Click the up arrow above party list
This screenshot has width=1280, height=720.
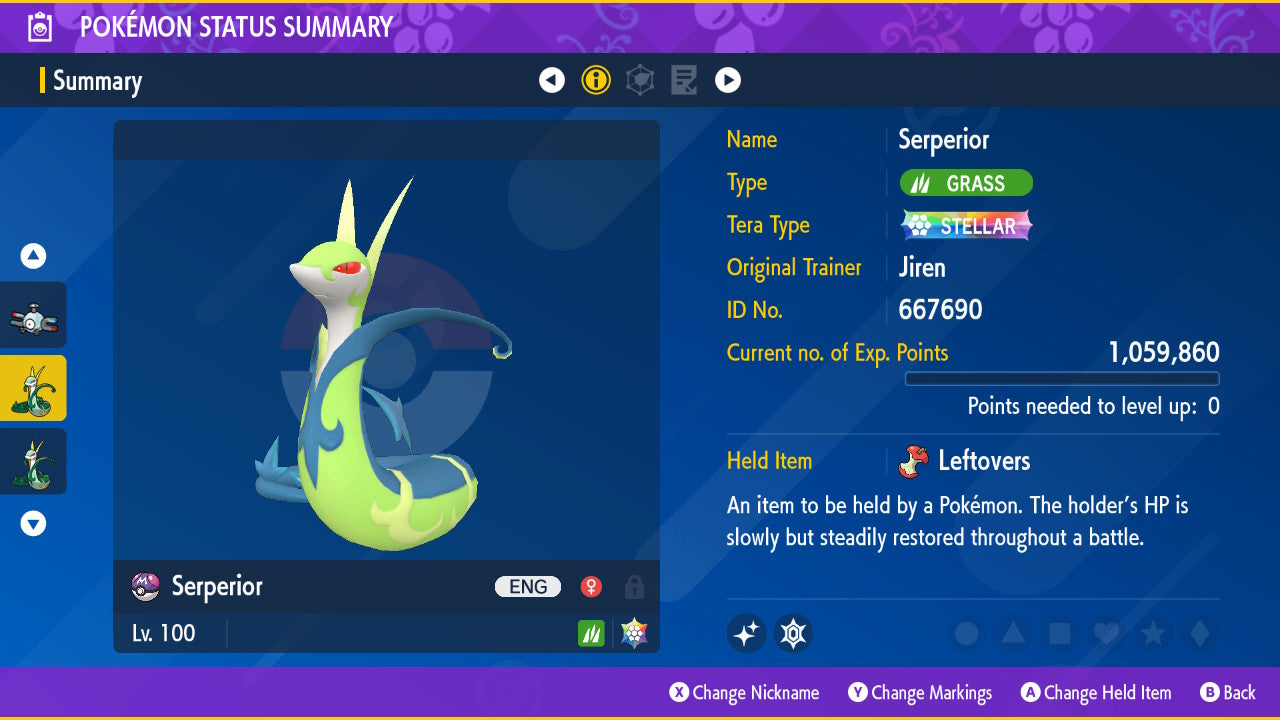click(33, 257)
